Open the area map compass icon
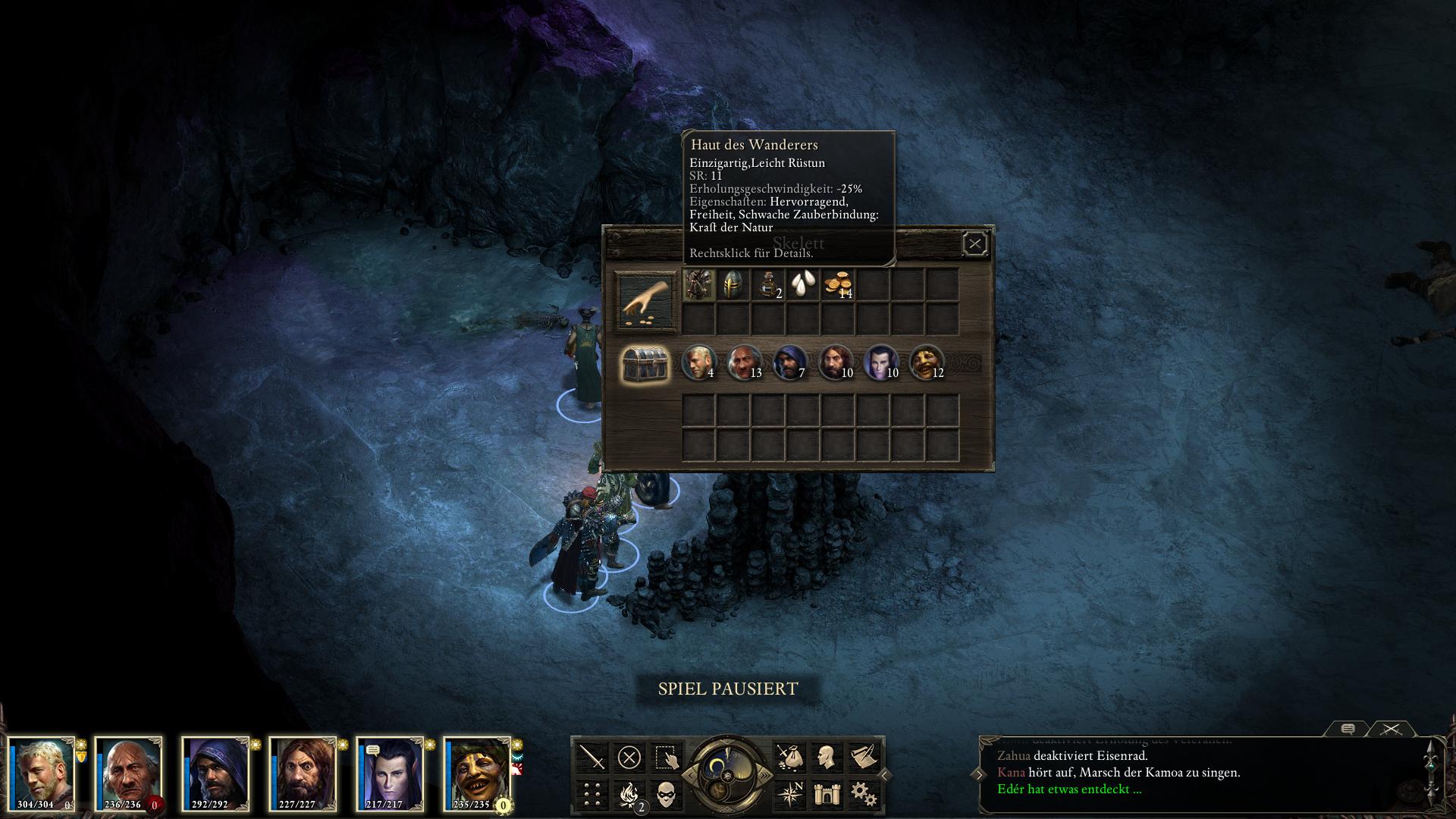The image size is (1456, 819). [x=789, y=794]
